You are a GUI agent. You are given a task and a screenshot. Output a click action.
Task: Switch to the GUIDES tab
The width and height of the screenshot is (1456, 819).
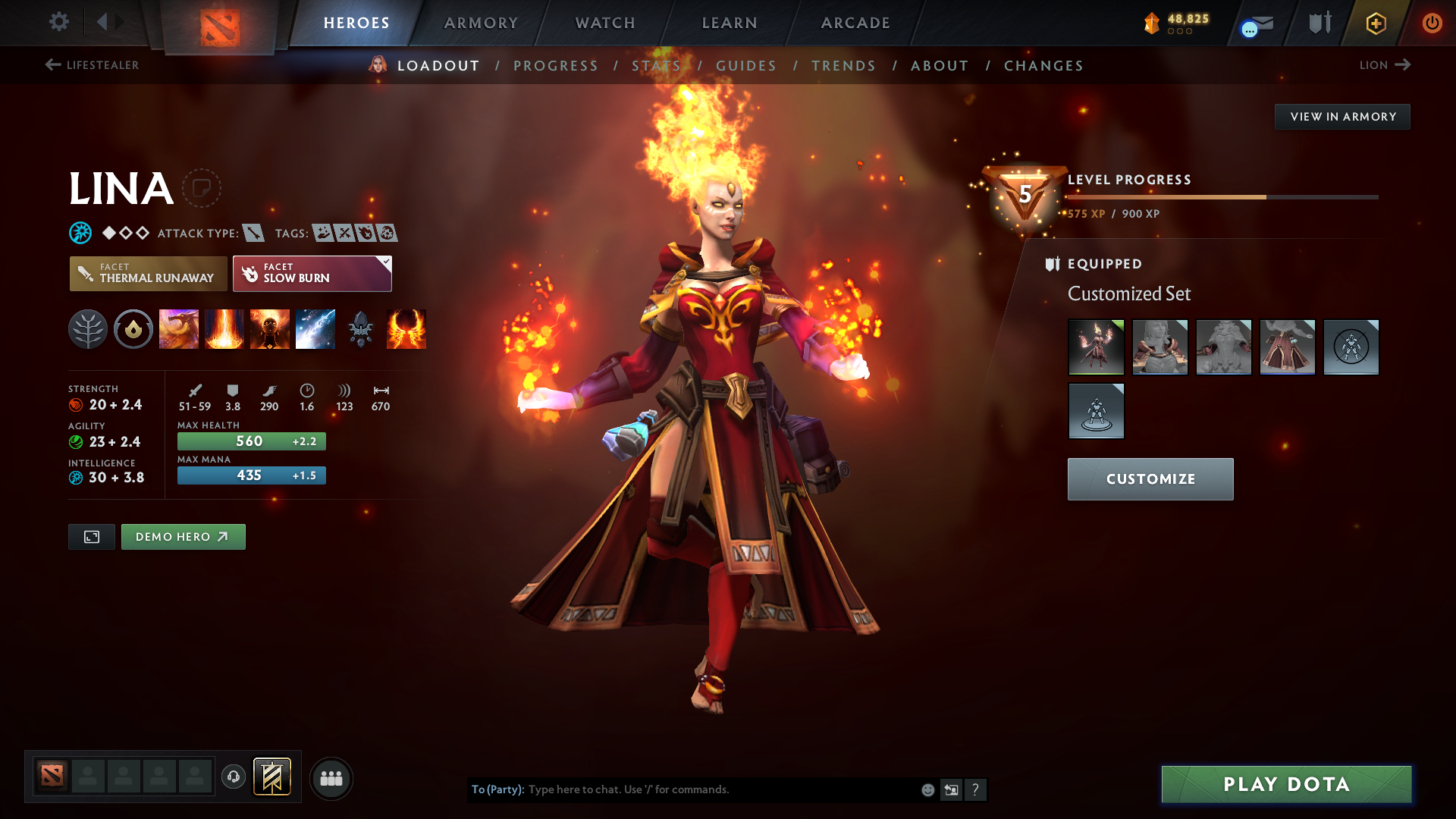coord(746,66)
